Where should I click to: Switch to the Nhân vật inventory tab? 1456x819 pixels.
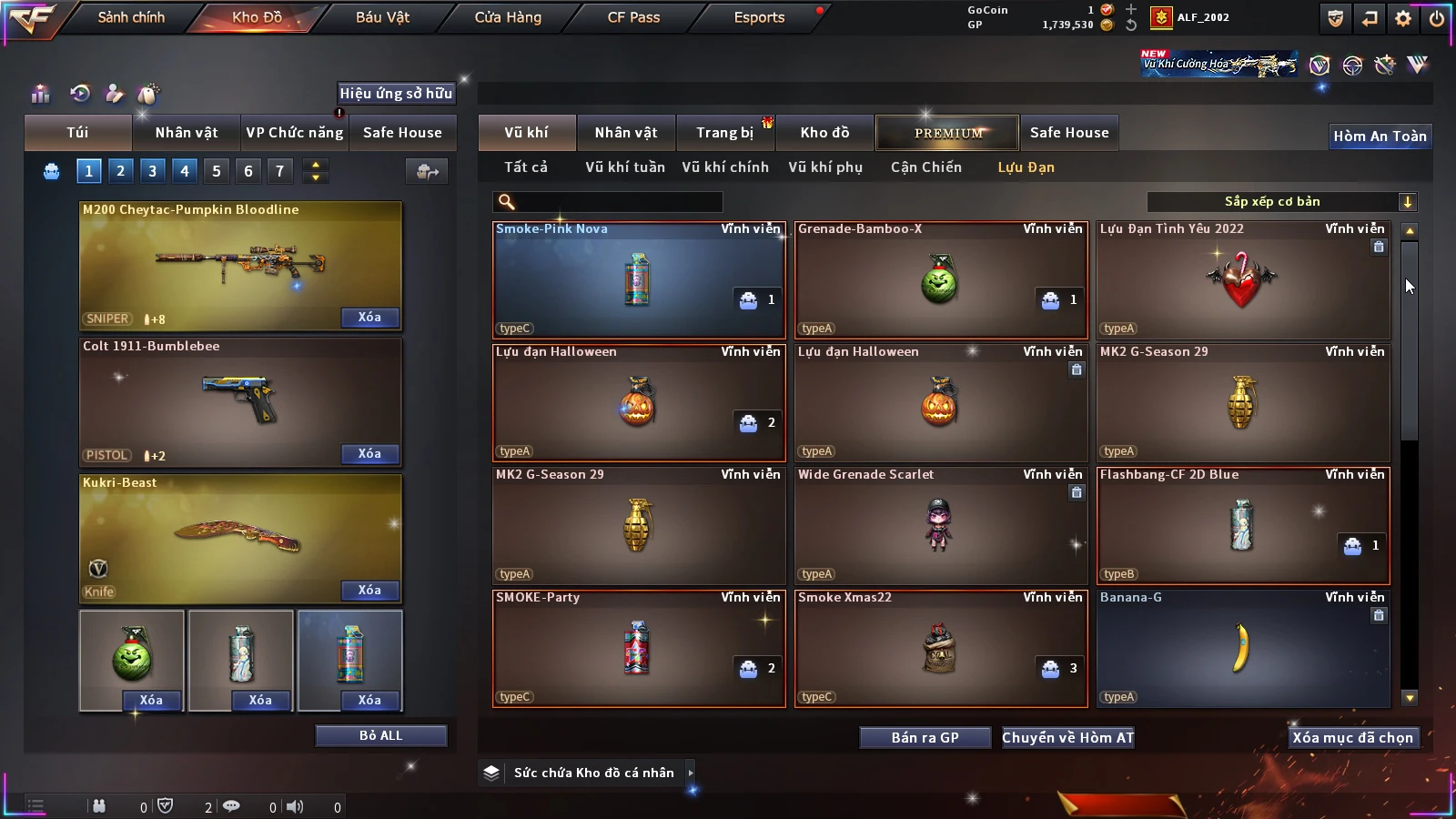click(625, 133)
